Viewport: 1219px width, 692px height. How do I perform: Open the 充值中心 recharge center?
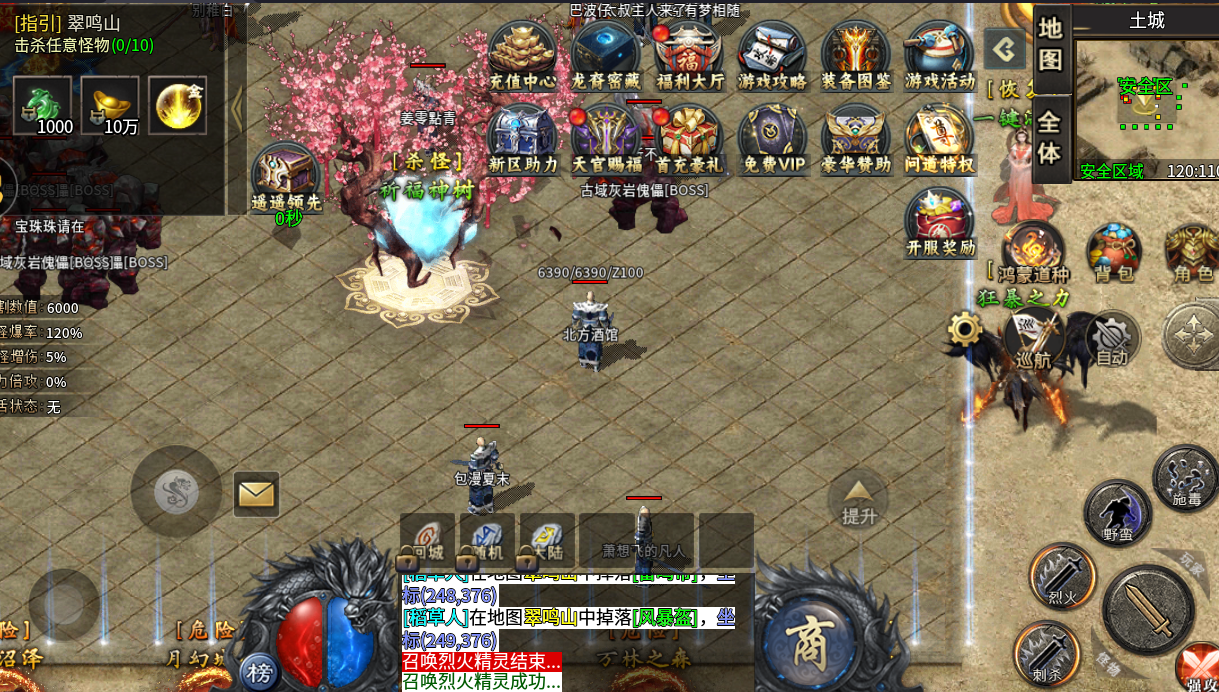[523, 56]
